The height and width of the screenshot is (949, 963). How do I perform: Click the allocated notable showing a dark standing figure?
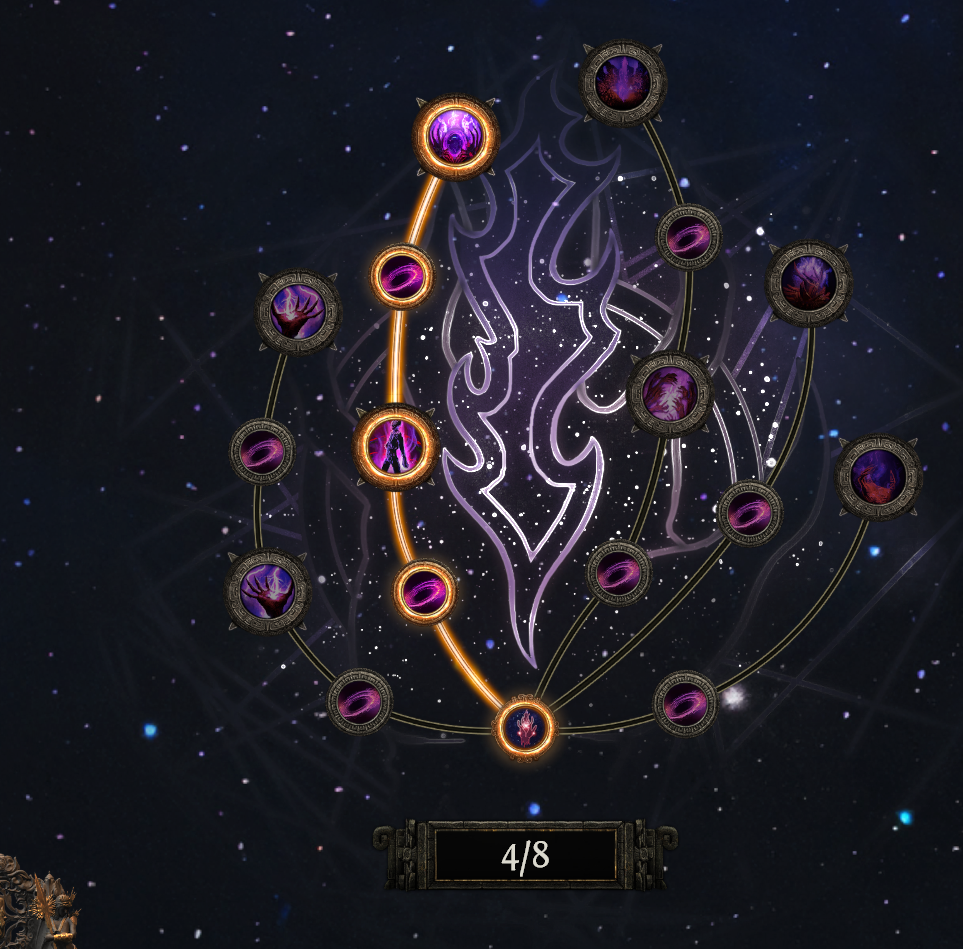pyautogui.click(x=396, y=446)
